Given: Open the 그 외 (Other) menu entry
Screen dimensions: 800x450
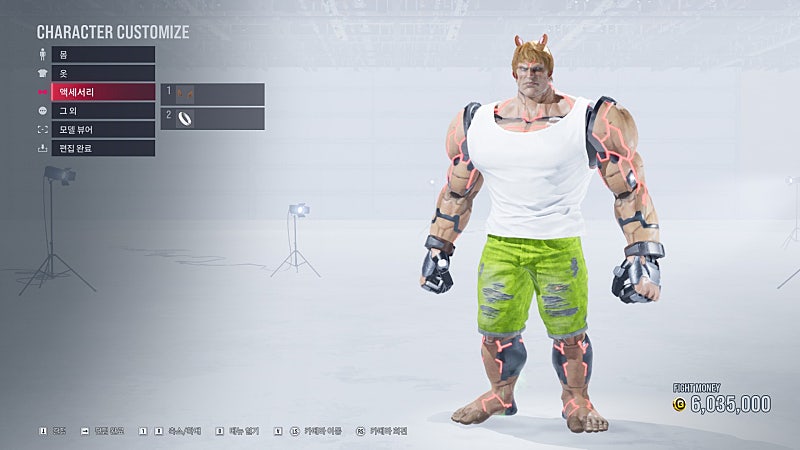Looking at the screenshot, I should [x=103, y=111].
